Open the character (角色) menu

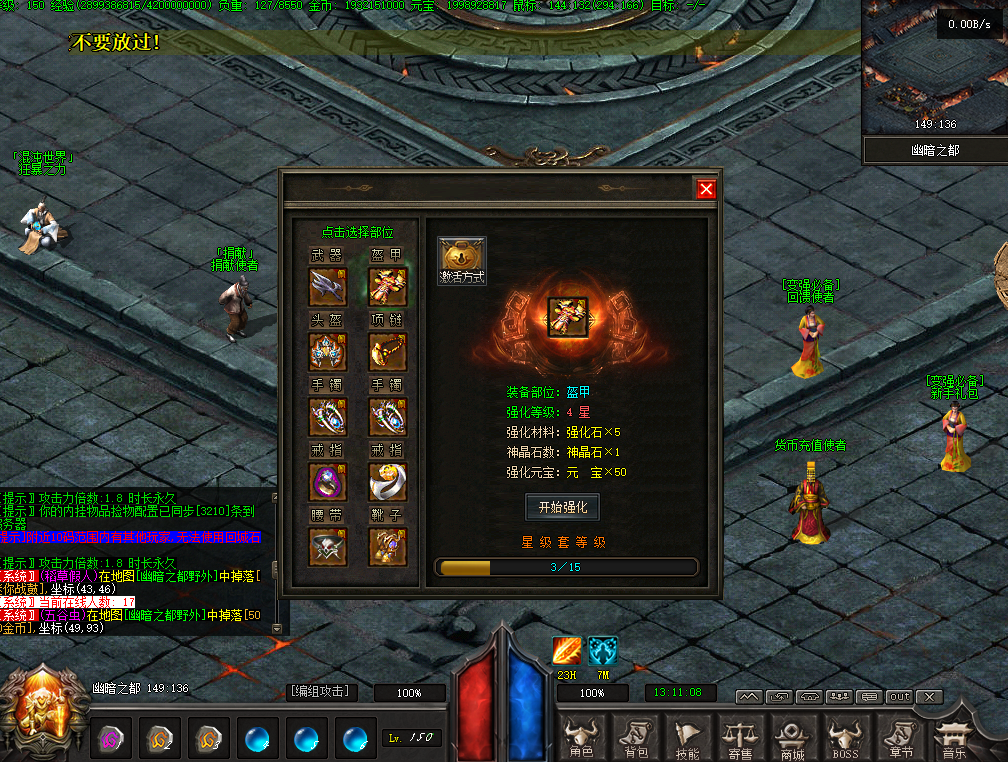click(581, 739)
